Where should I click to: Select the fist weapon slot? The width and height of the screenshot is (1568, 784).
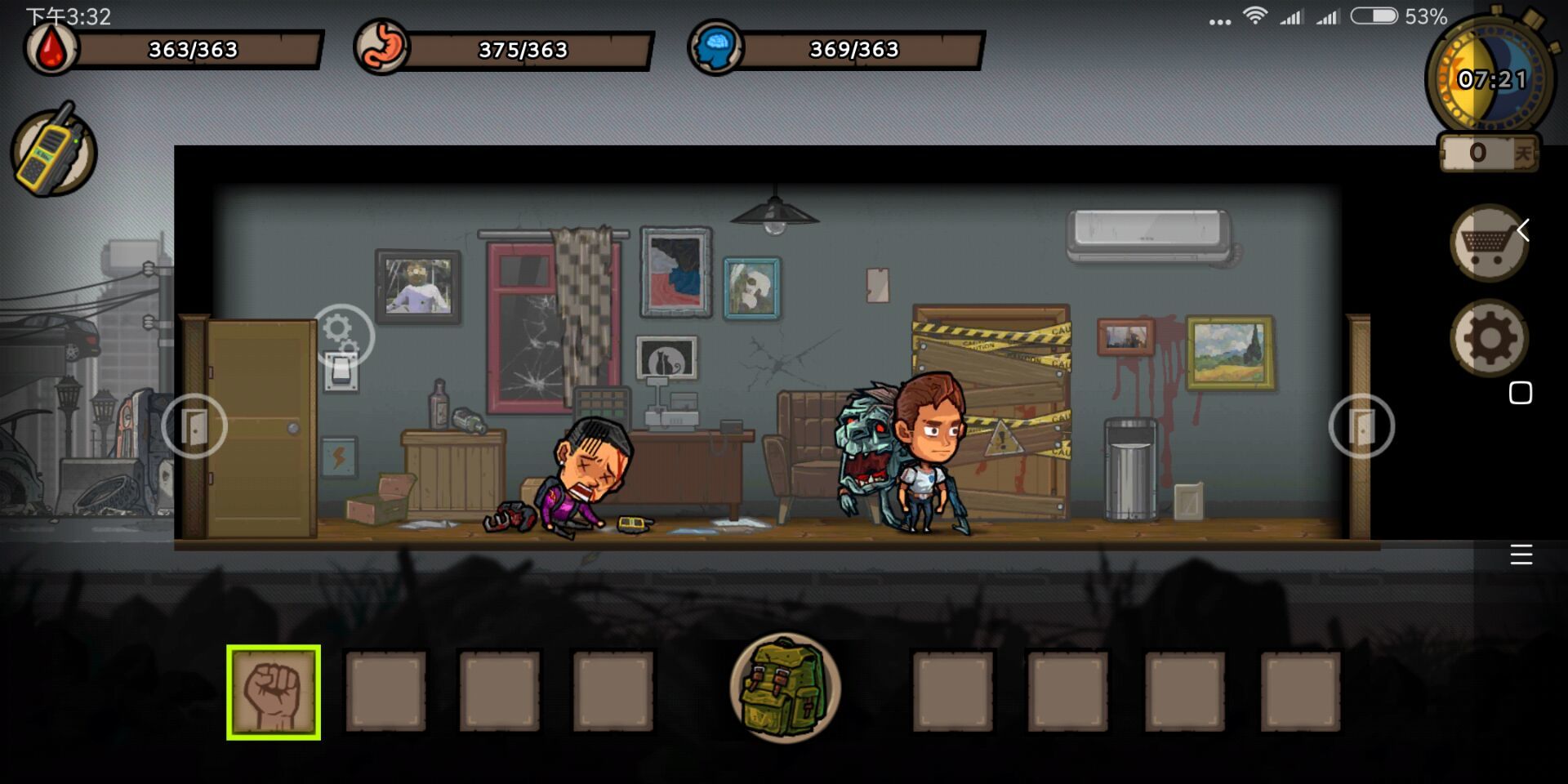[x=274, y=693]
